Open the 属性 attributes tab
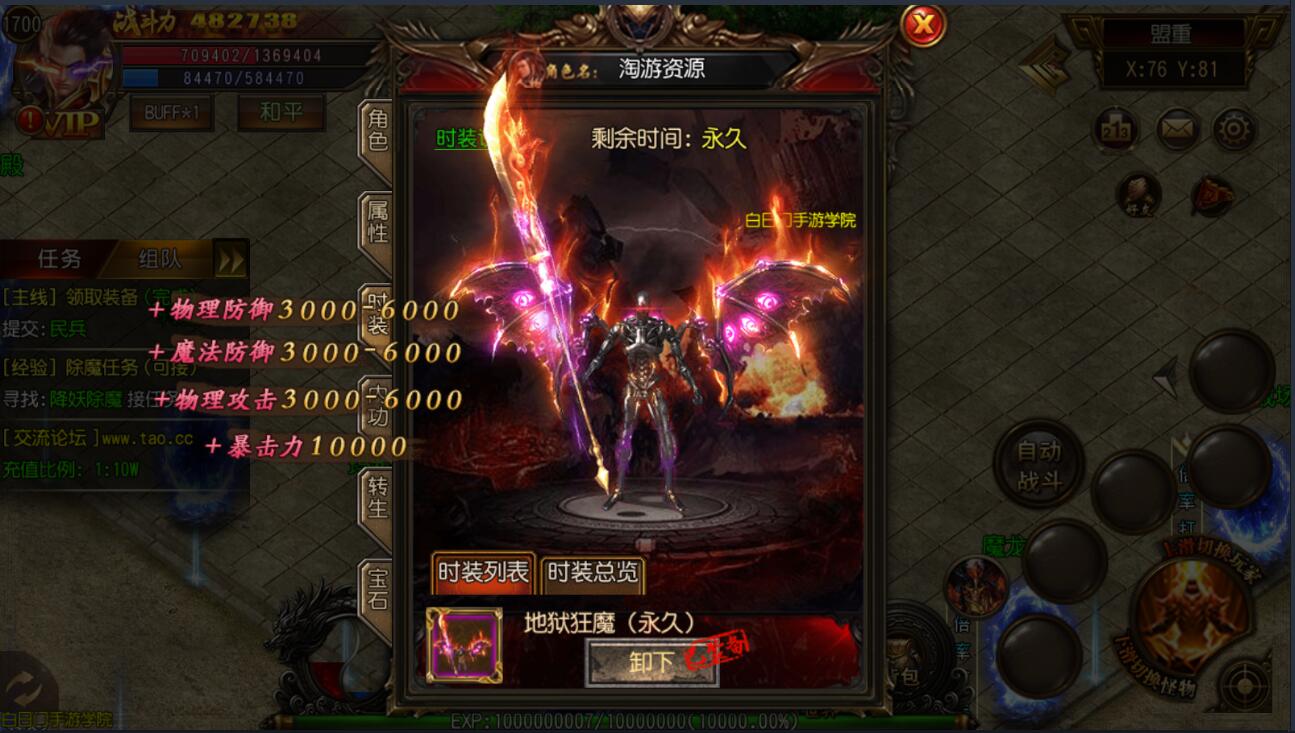This screenshot has width=1295, height=733. coord(377,221)
